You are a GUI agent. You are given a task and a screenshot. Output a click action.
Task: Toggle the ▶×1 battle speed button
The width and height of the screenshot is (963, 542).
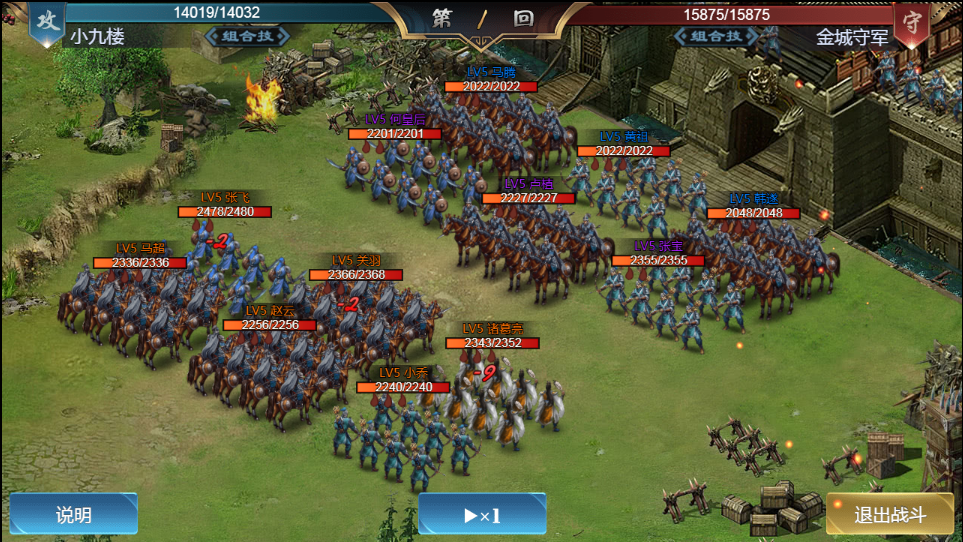pyautogui.click(x=482, y=515)
